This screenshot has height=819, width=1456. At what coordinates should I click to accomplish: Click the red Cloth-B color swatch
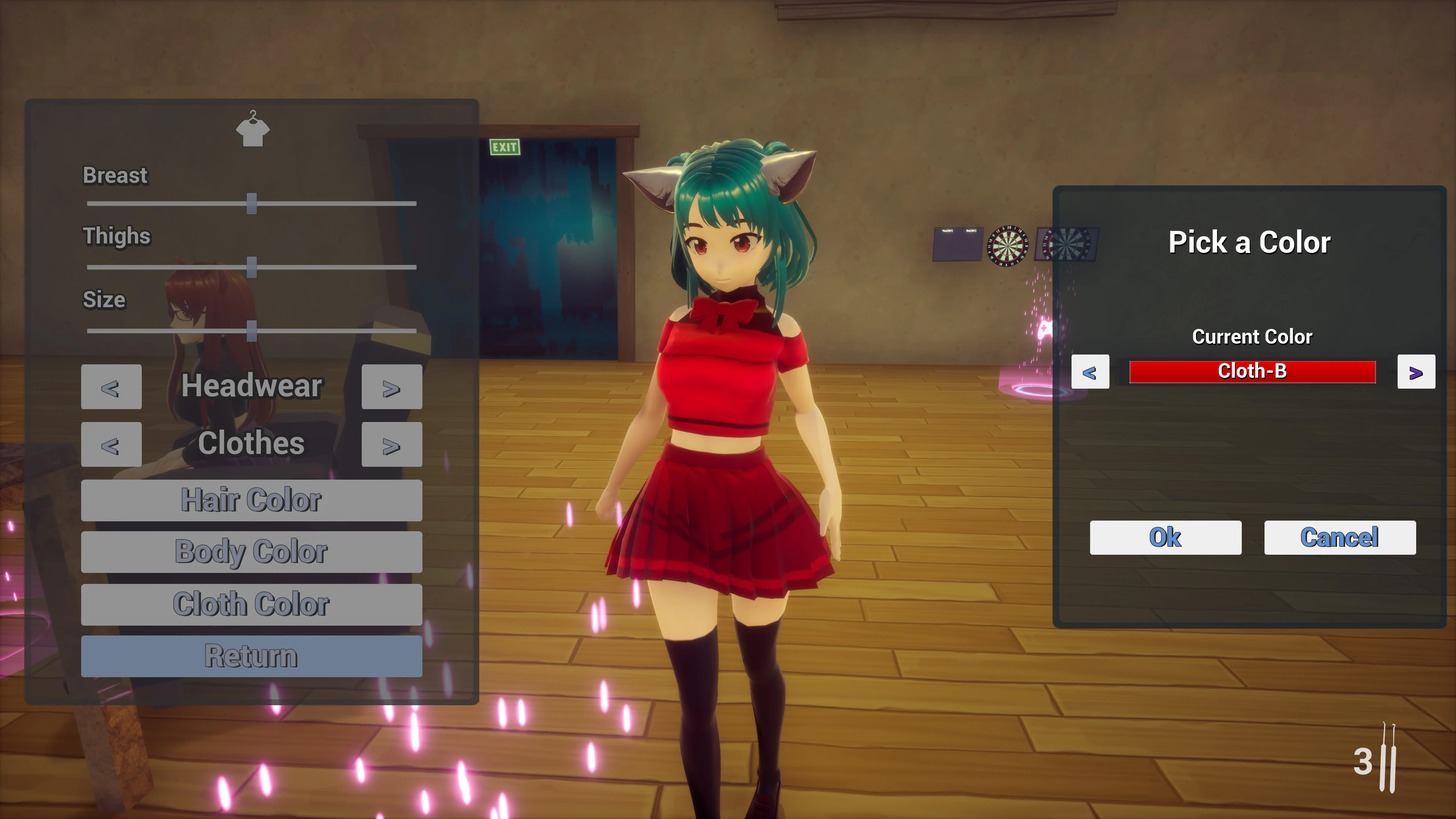tap(1252, 372)
